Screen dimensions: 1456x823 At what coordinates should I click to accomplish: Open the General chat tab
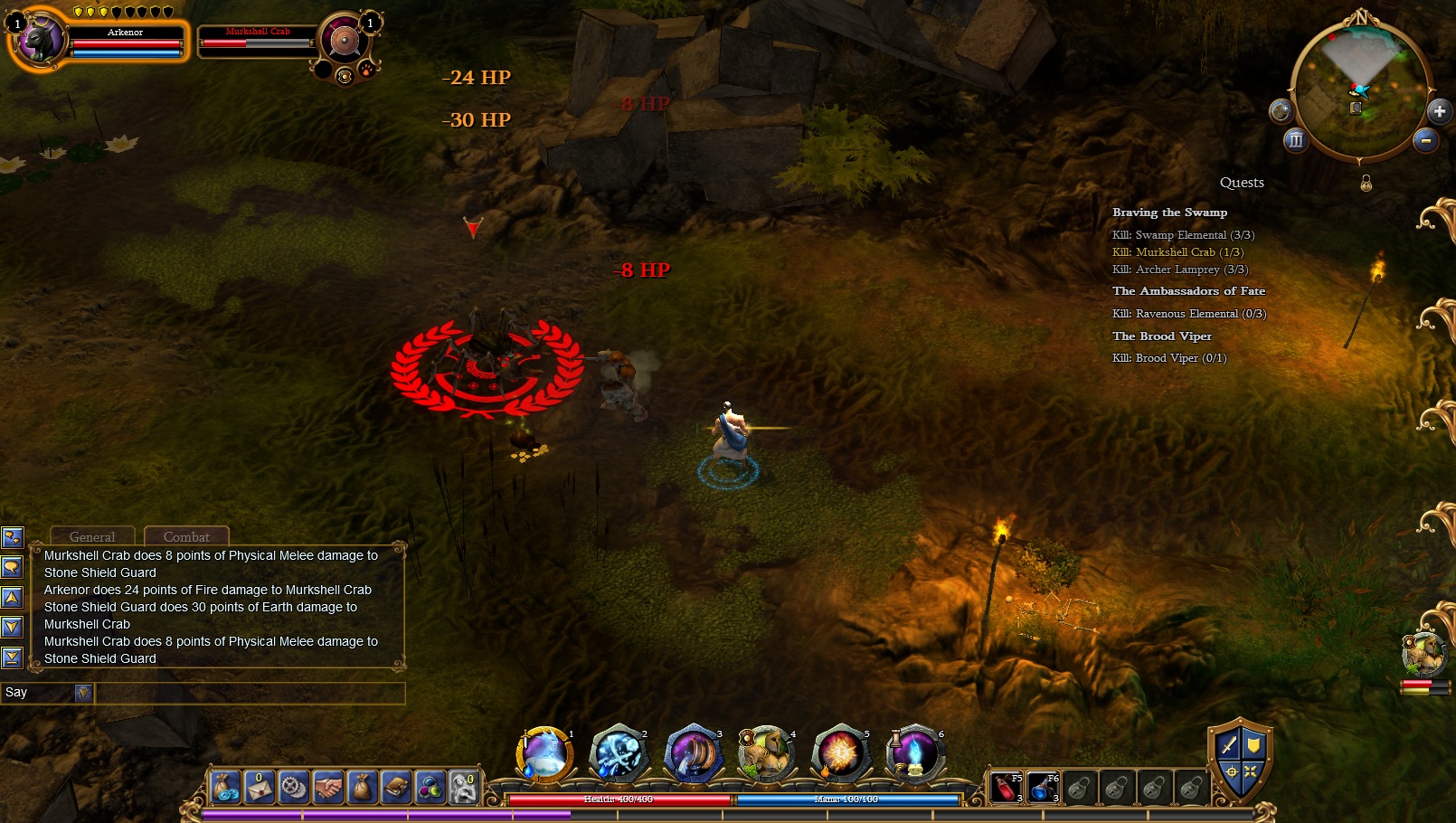pyautogui.click(x=92, y=536)
